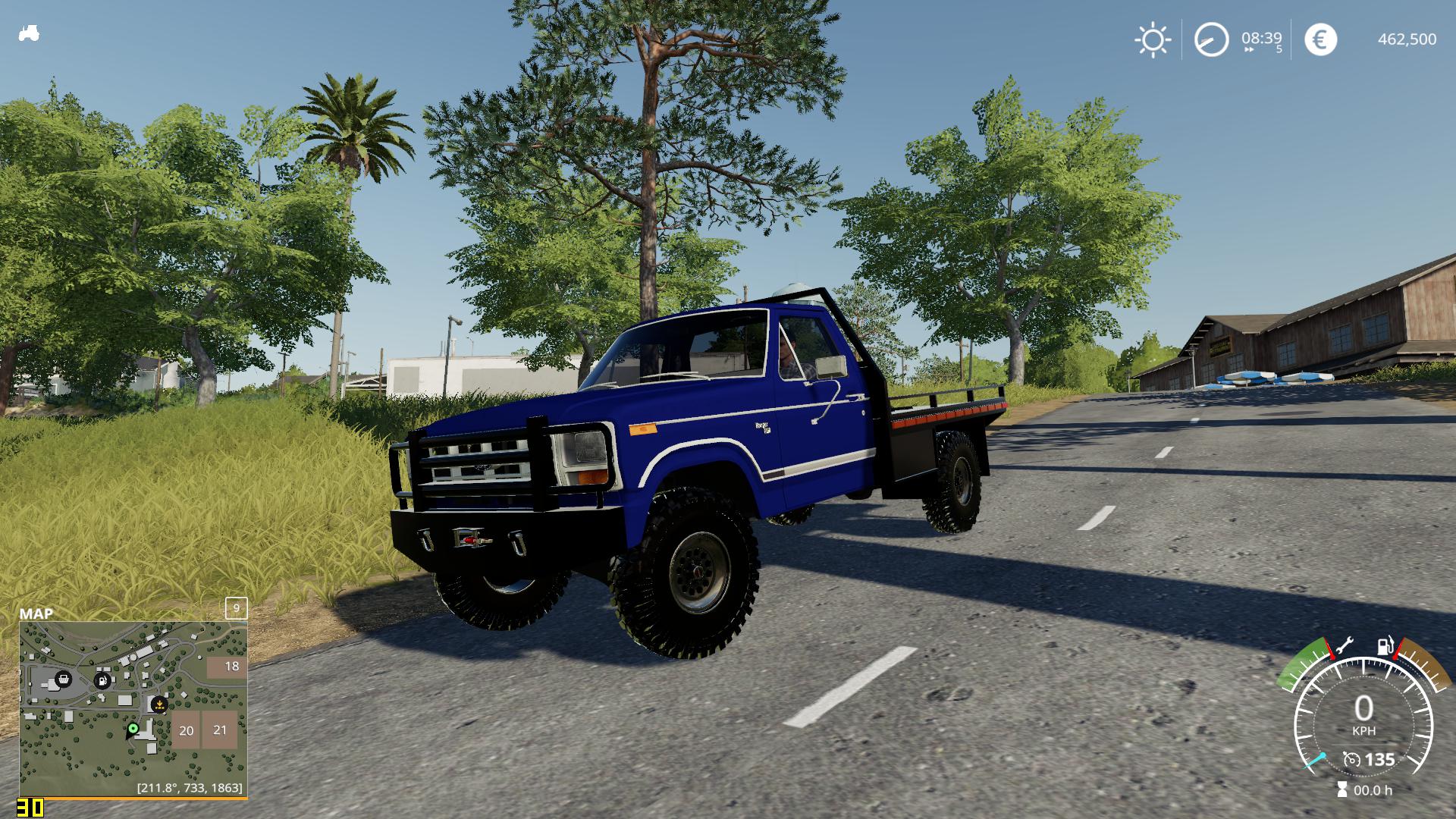Select field 20 on the minimap
The image size is (1456, 819).
[x=186, y=730]
